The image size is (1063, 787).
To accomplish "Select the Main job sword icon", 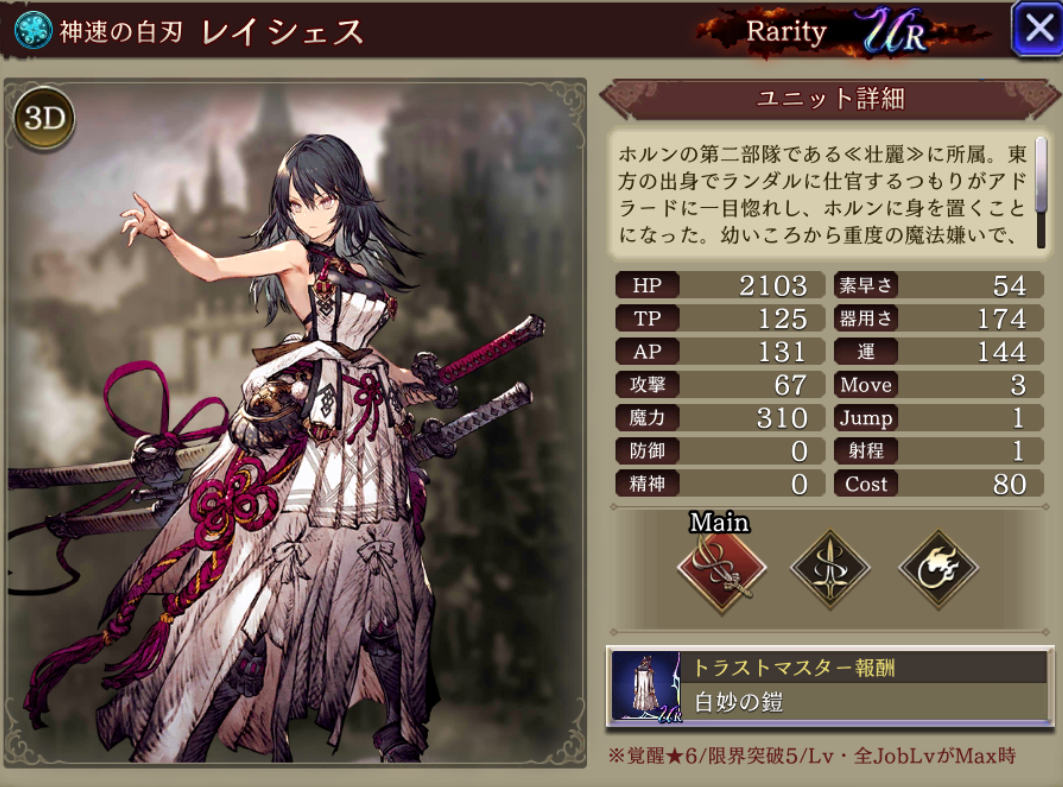I will [x=721, y=568].
